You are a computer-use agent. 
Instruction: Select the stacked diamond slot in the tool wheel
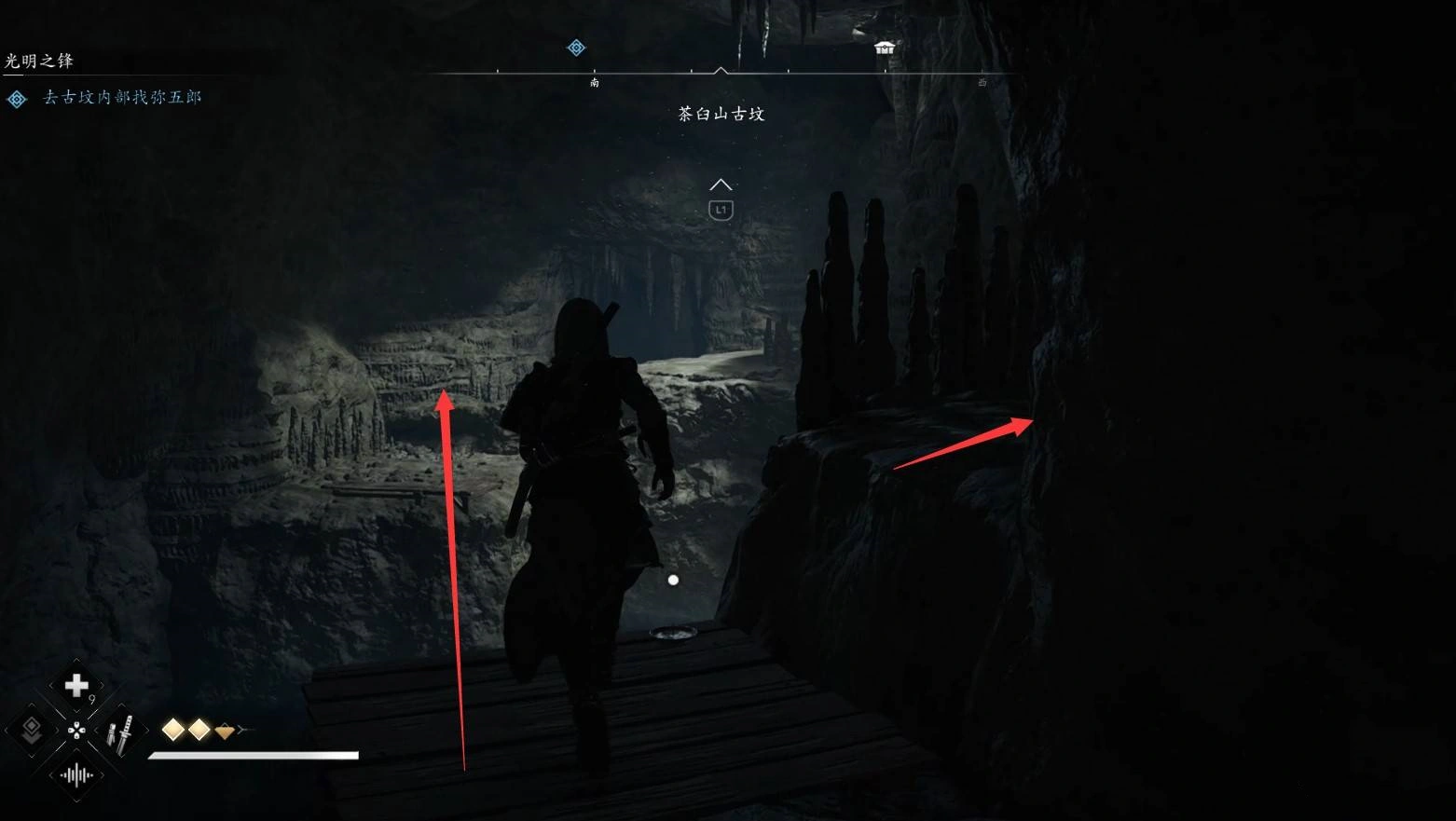click(x=32, y=730)
